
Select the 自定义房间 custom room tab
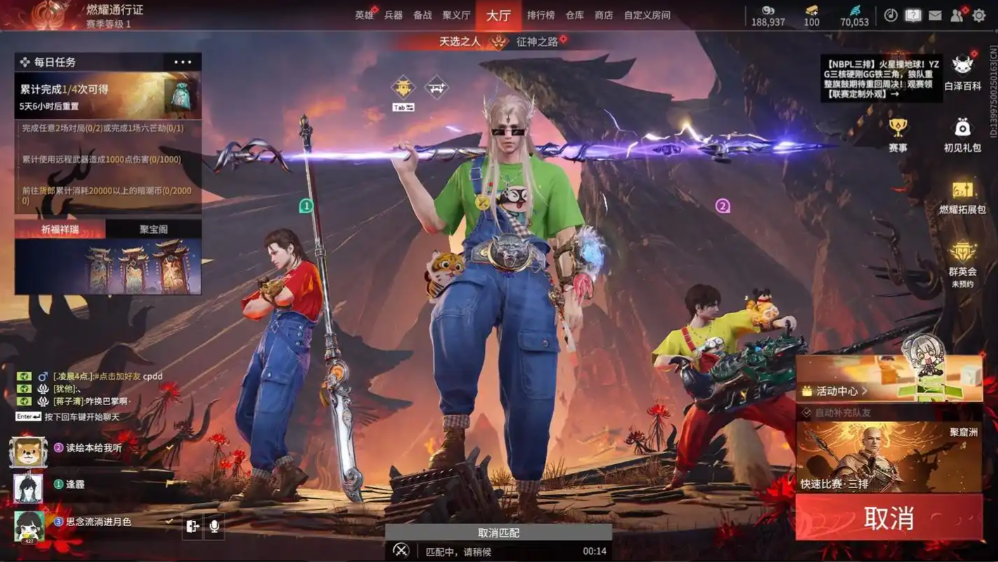click(647, 15)
